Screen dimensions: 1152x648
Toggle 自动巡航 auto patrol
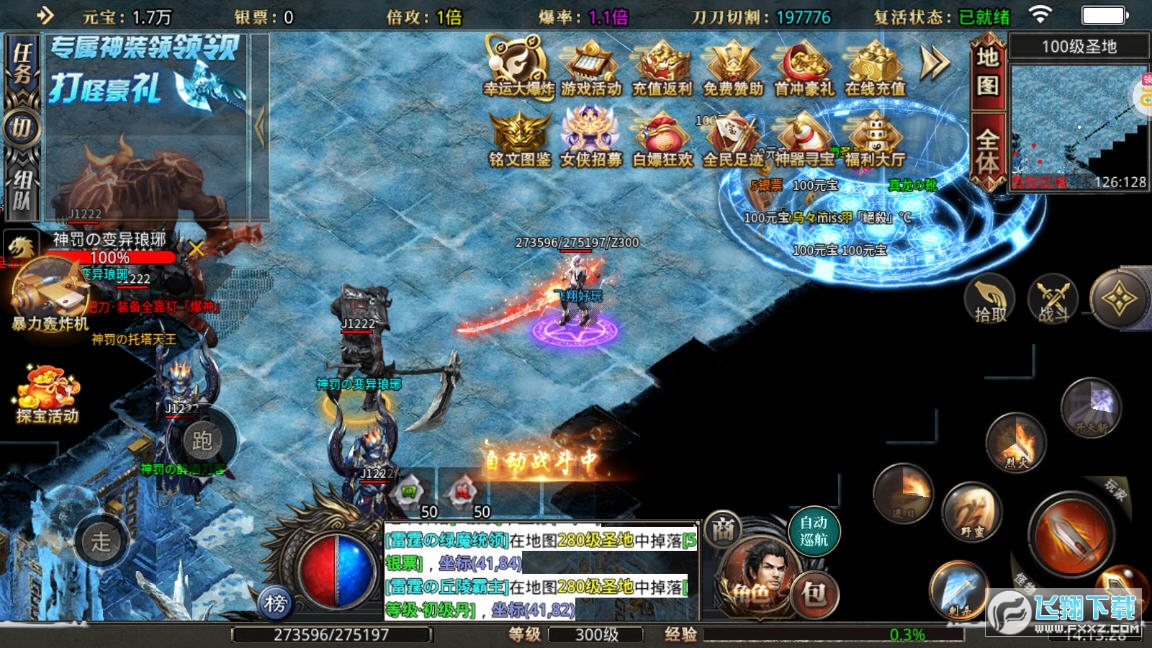(814, 531)
